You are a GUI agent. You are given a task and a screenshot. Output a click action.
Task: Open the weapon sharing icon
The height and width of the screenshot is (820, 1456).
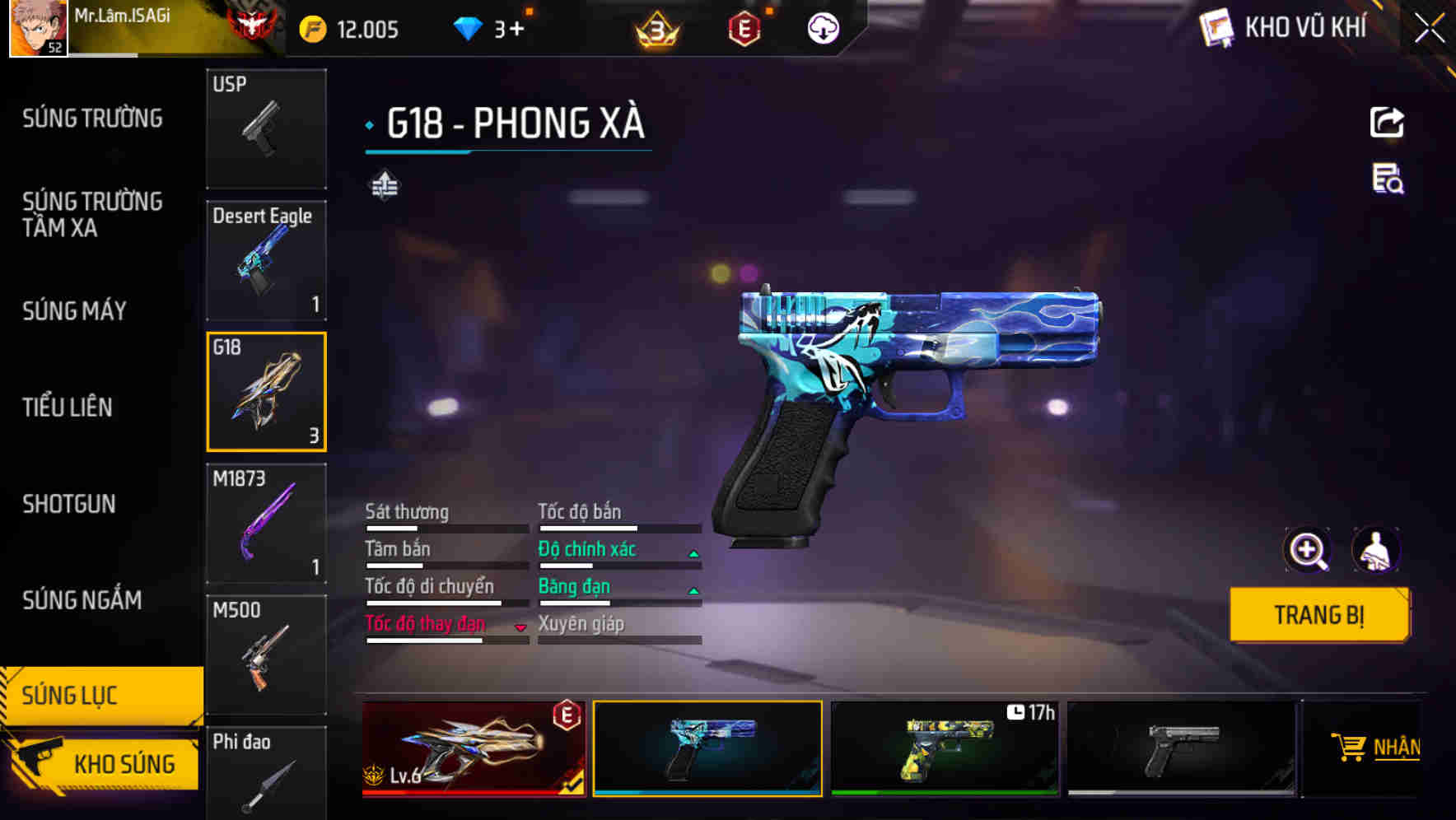(1387, 122)
